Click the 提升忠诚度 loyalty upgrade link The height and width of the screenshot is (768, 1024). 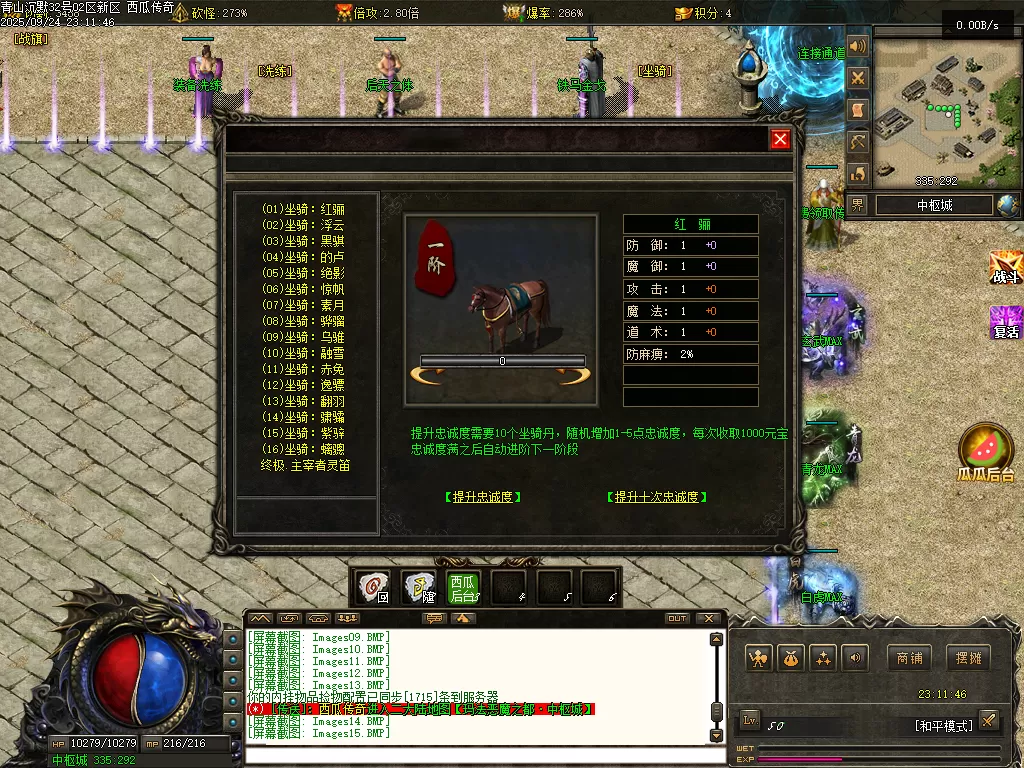[x=483, y=497]
